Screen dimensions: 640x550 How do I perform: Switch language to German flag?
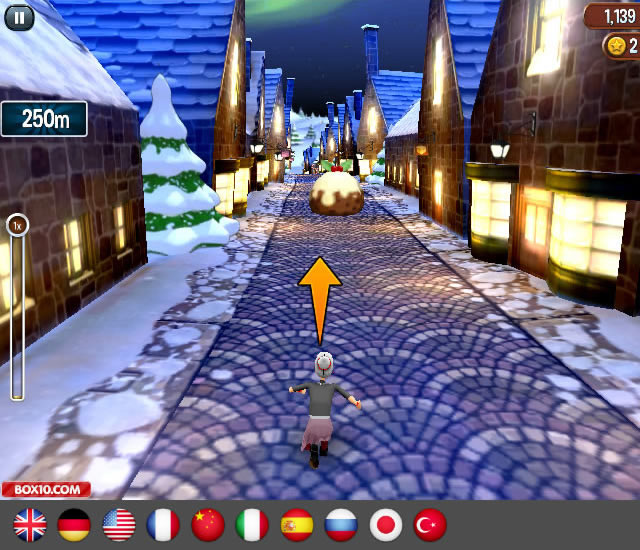pos(74,524)
